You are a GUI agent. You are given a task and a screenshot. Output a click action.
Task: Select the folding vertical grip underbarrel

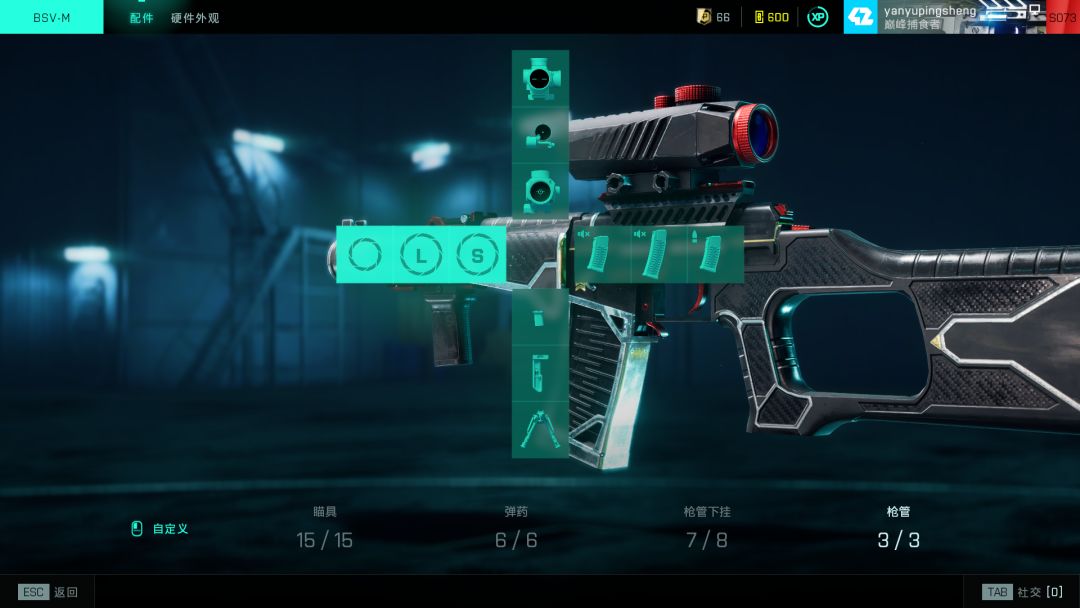(x=540, y=373)
